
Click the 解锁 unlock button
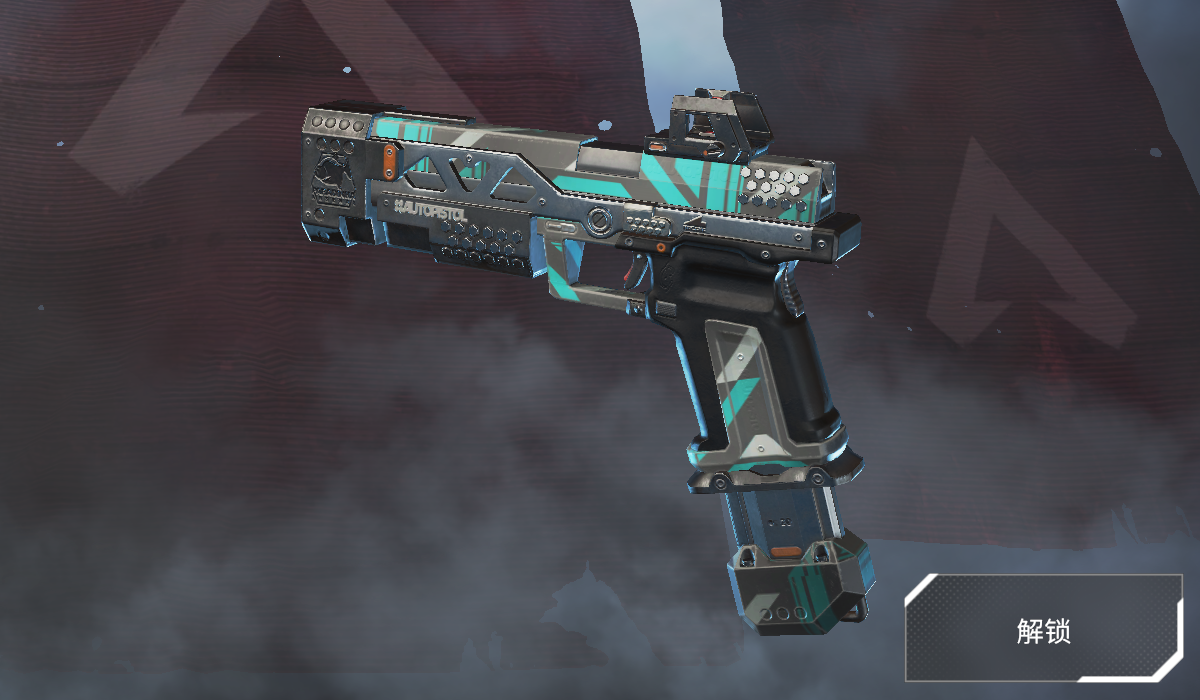(x=1043, y=629)
